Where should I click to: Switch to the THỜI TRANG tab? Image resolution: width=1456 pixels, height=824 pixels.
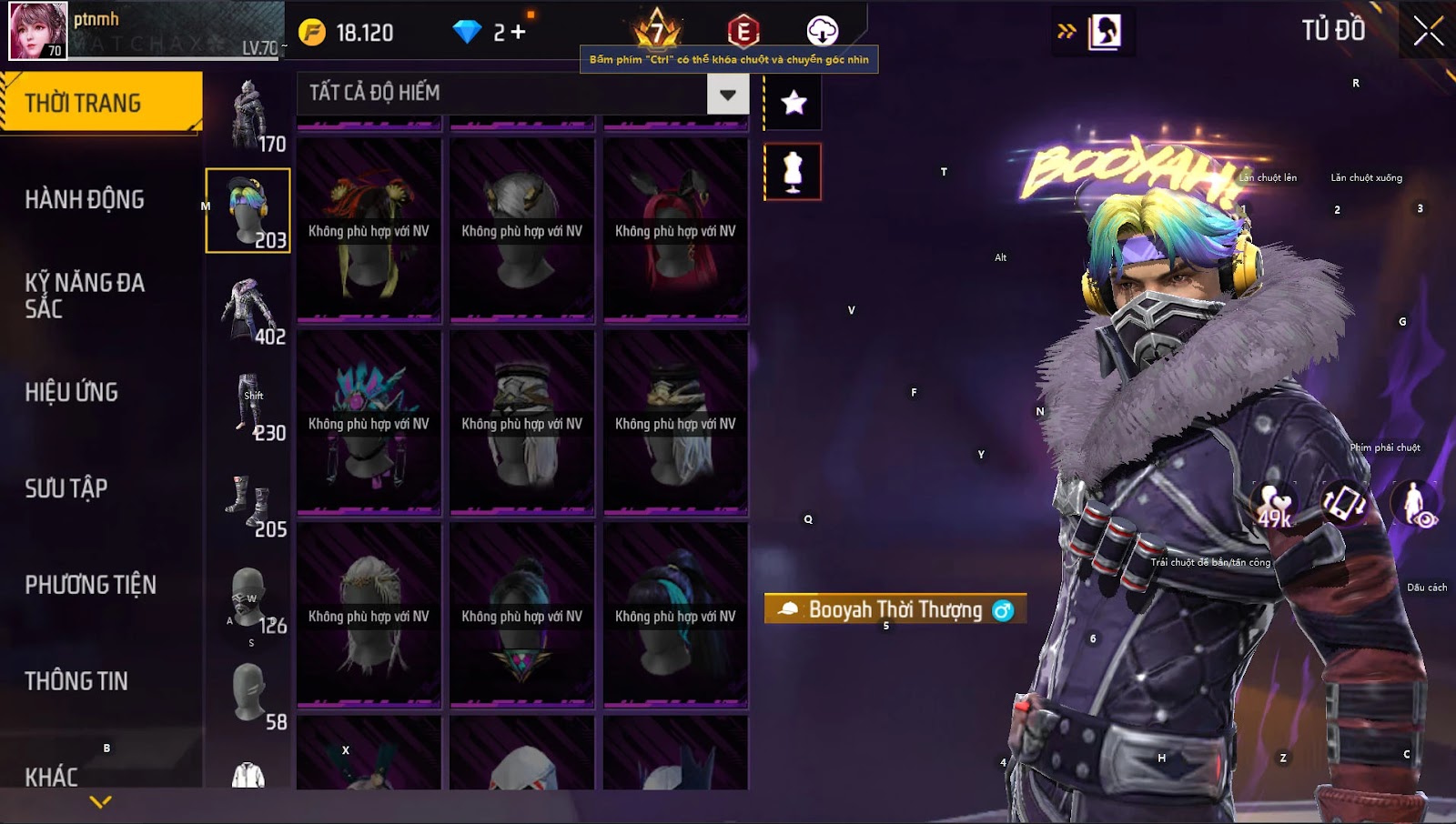click(x=100, y=103)
